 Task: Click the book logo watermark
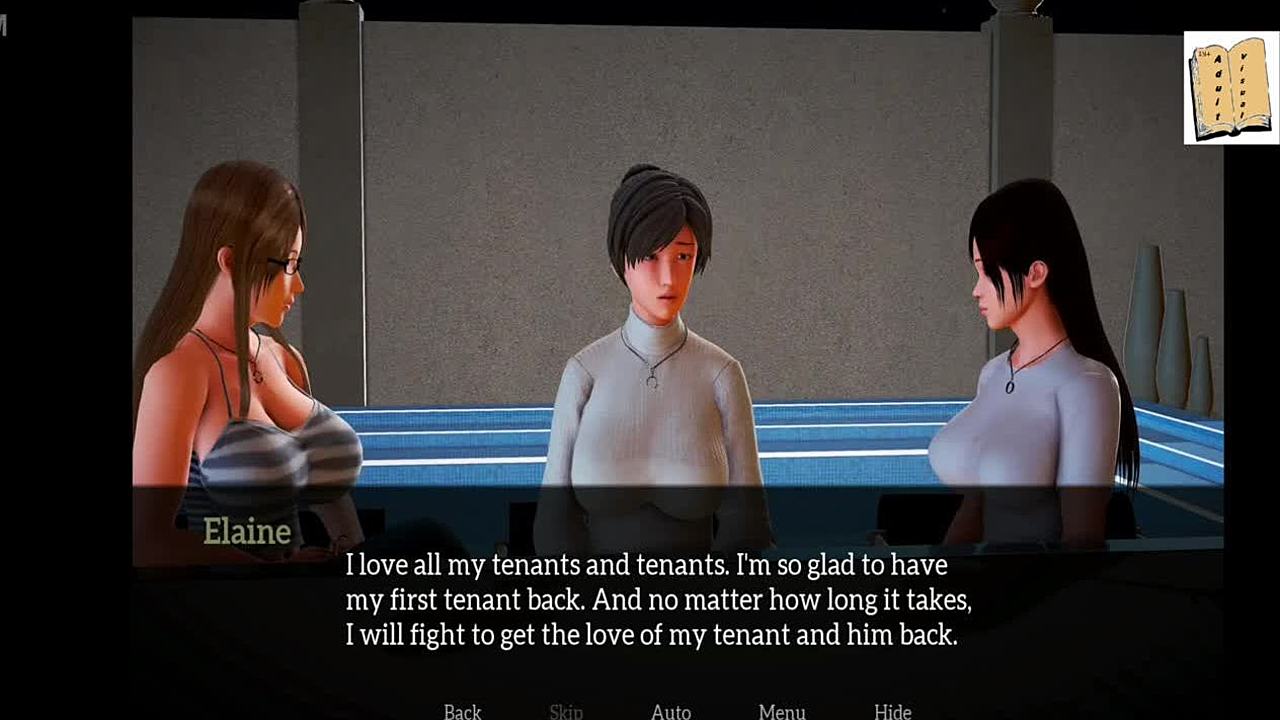tap(1230, 88)
